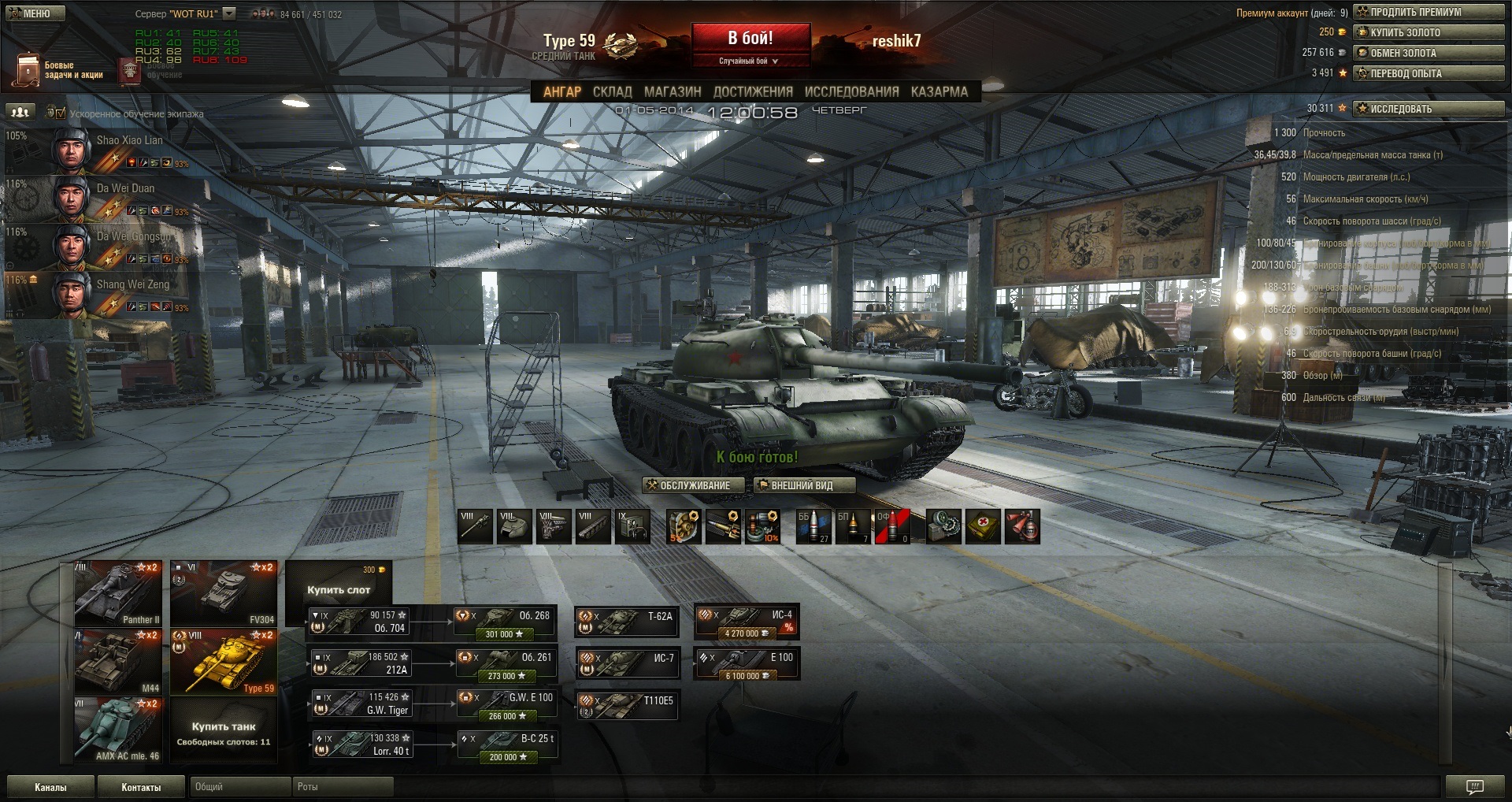Image resolution: width=1512 pixels, height=802 pixels.
Task: Switch to the СКЛАД tab
Action: [612, 91]
